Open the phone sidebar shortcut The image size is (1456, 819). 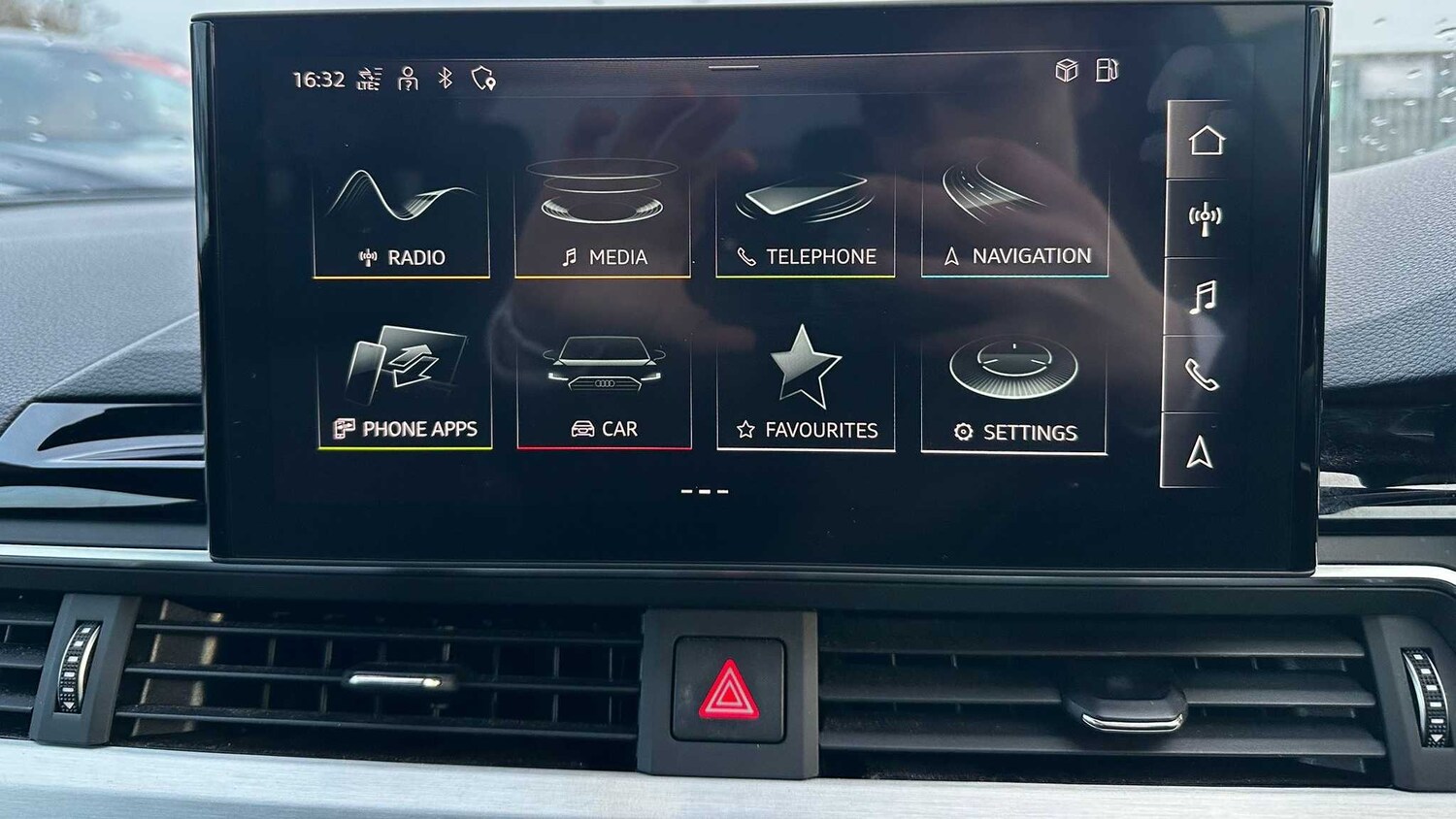1203,374
